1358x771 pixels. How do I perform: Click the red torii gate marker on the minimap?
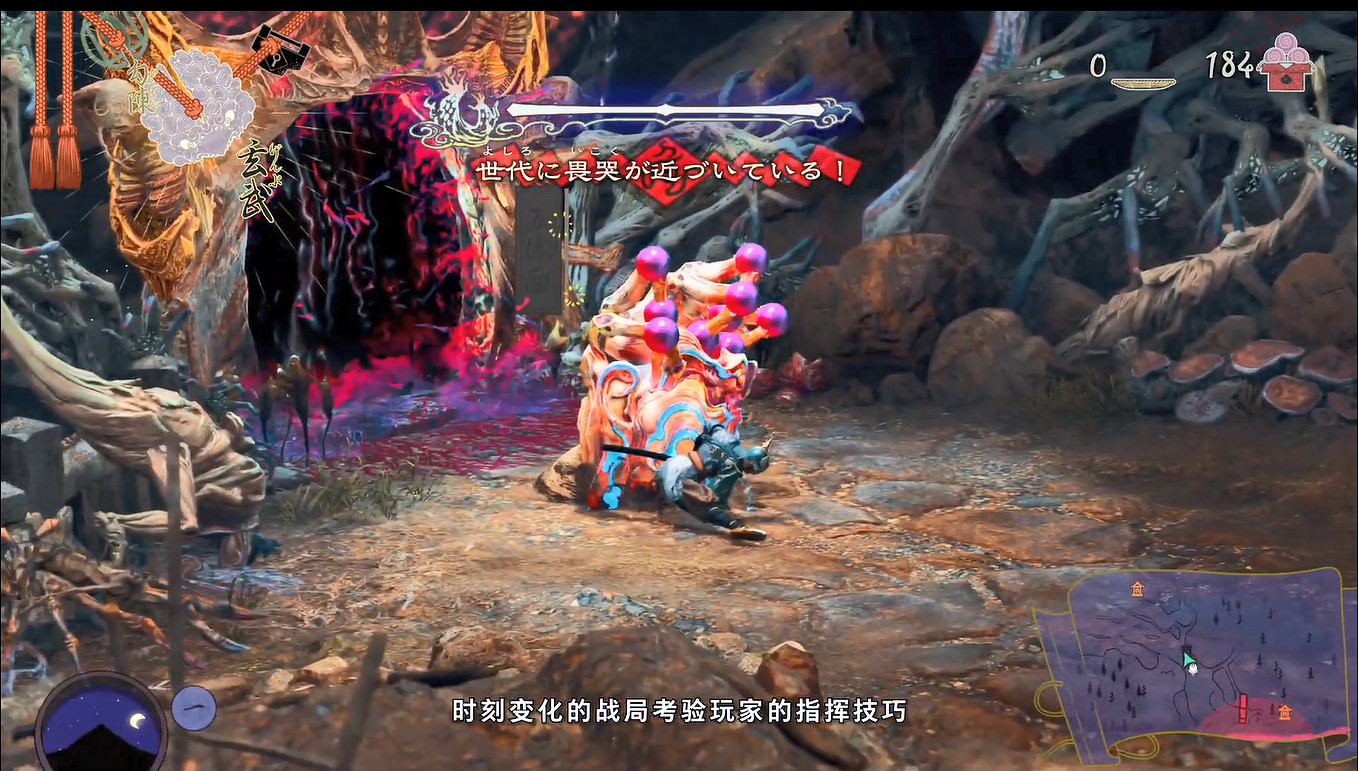[1243, 708]
